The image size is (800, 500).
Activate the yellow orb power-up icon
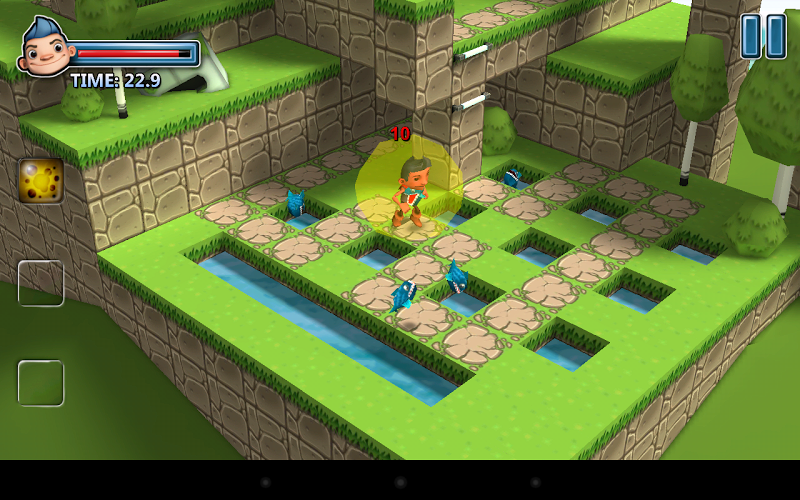pyautogui.click(x=41, y=180)
